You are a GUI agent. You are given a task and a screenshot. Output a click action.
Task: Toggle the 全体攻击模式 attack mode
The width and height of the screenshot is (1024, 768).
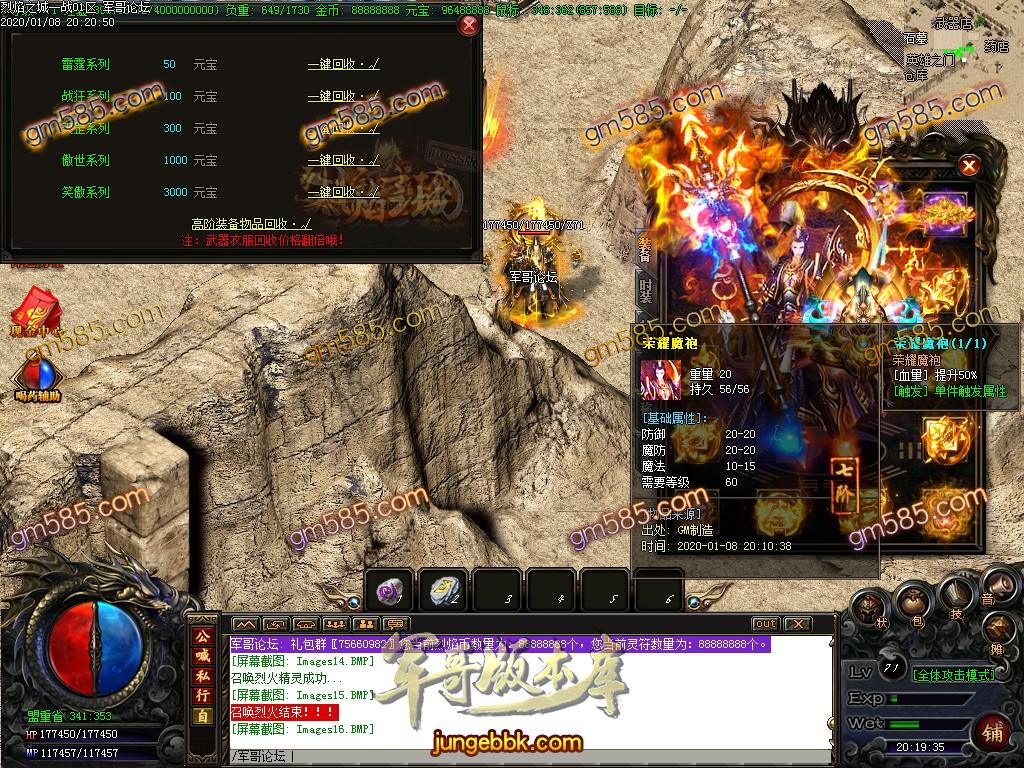tap(954, 675)
